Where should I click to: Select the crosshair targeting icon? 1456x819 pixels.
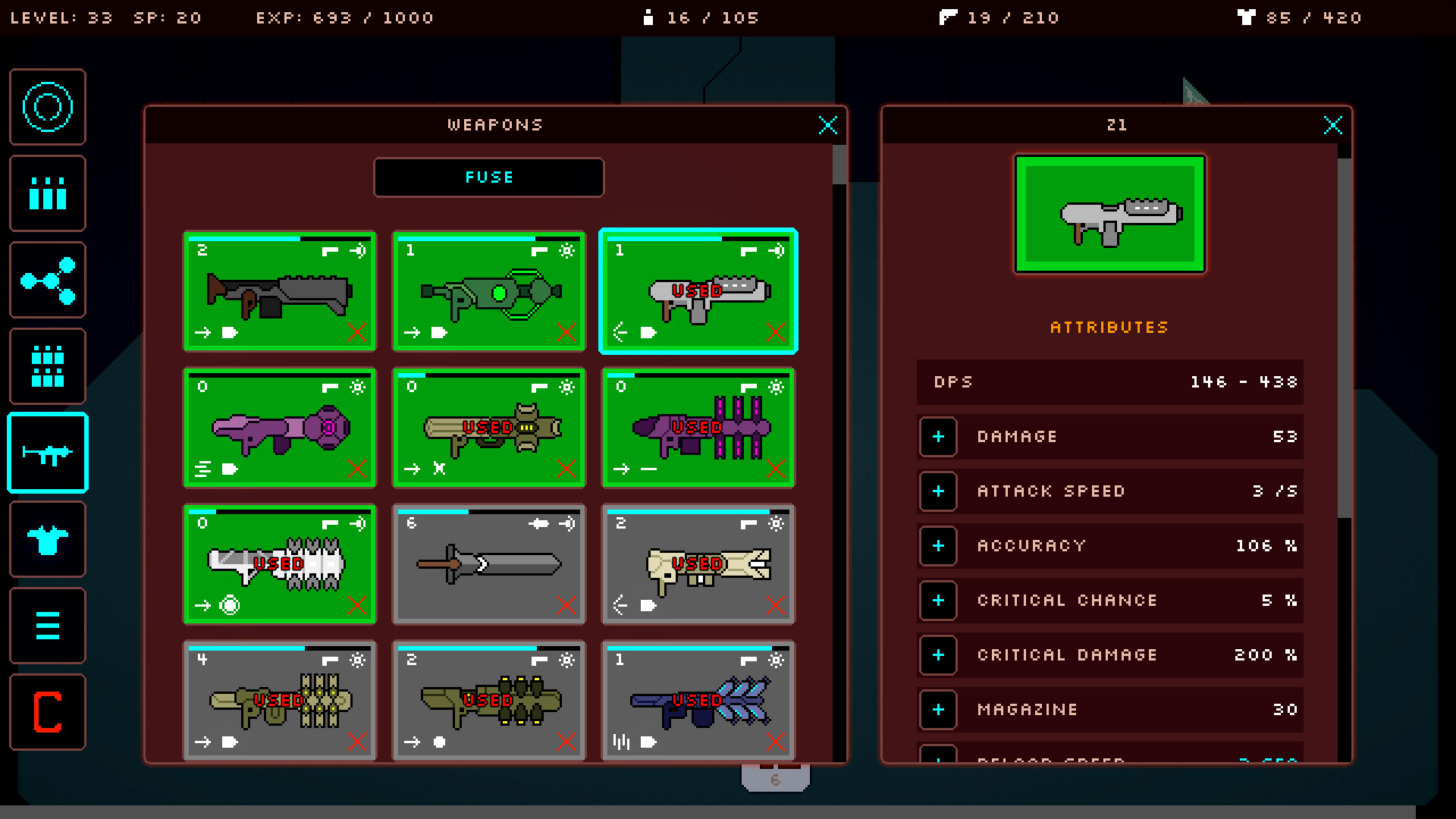pos(47,106)
